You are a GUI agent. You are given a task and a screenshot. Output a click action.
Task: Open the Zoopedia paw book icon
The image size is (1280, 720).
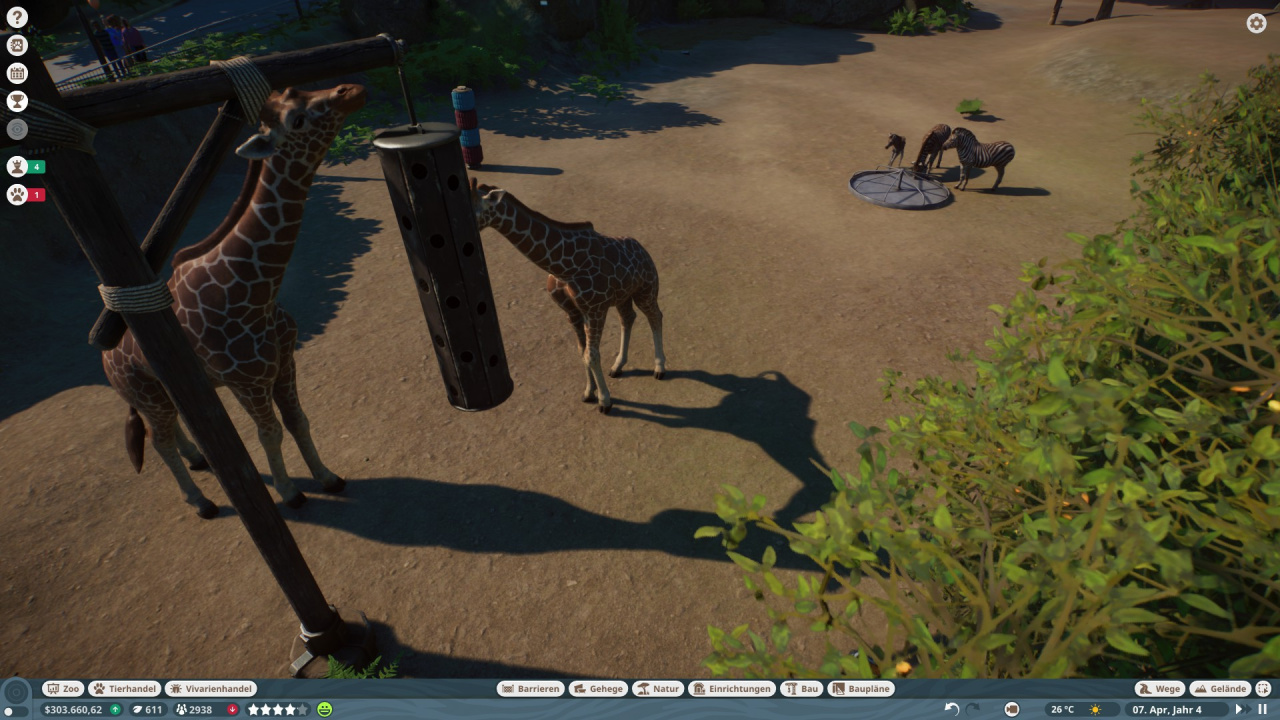point(17,45)
